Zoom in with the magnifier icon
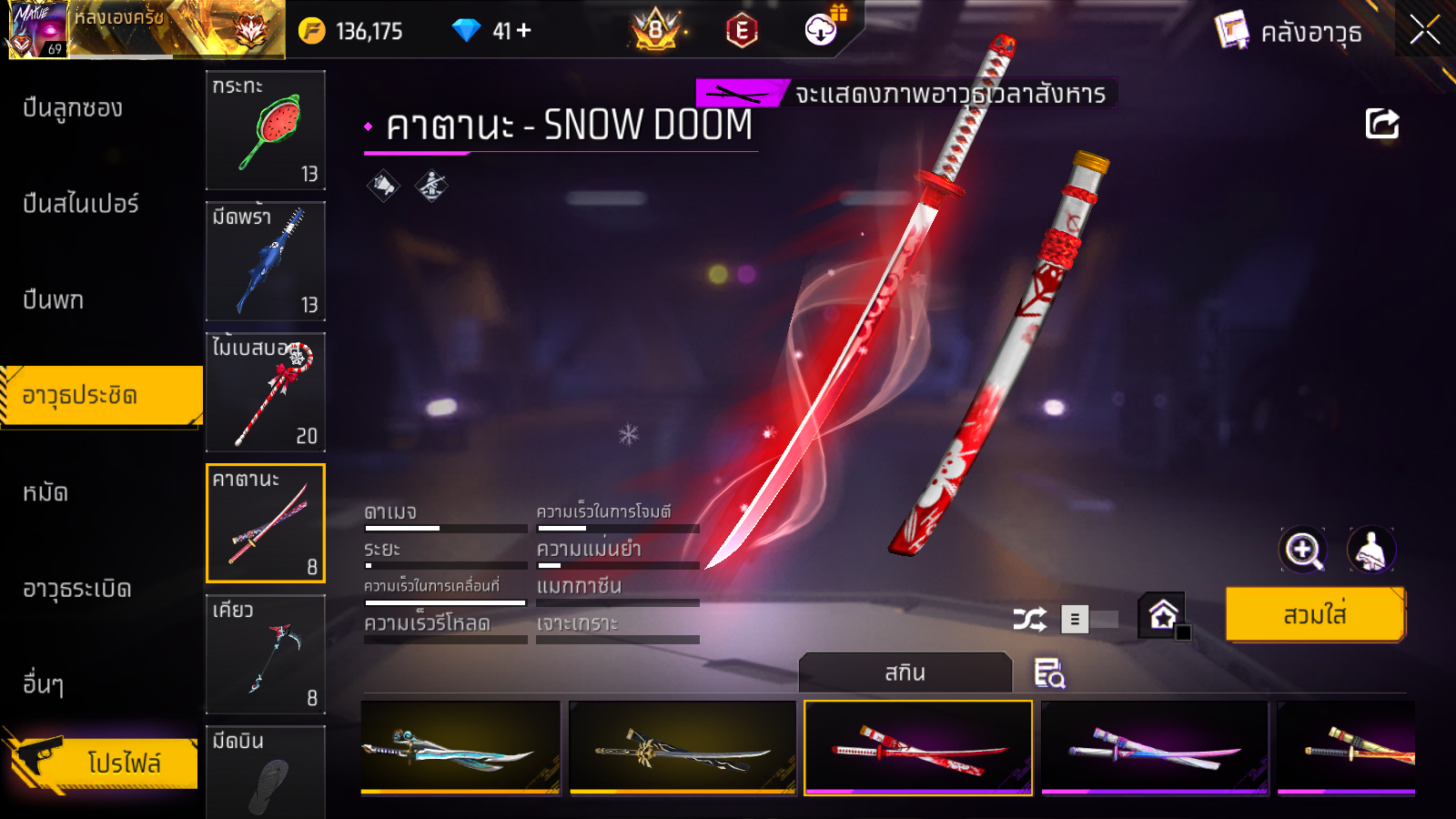The image size is (1456, 819). (x=1302, y=550)
